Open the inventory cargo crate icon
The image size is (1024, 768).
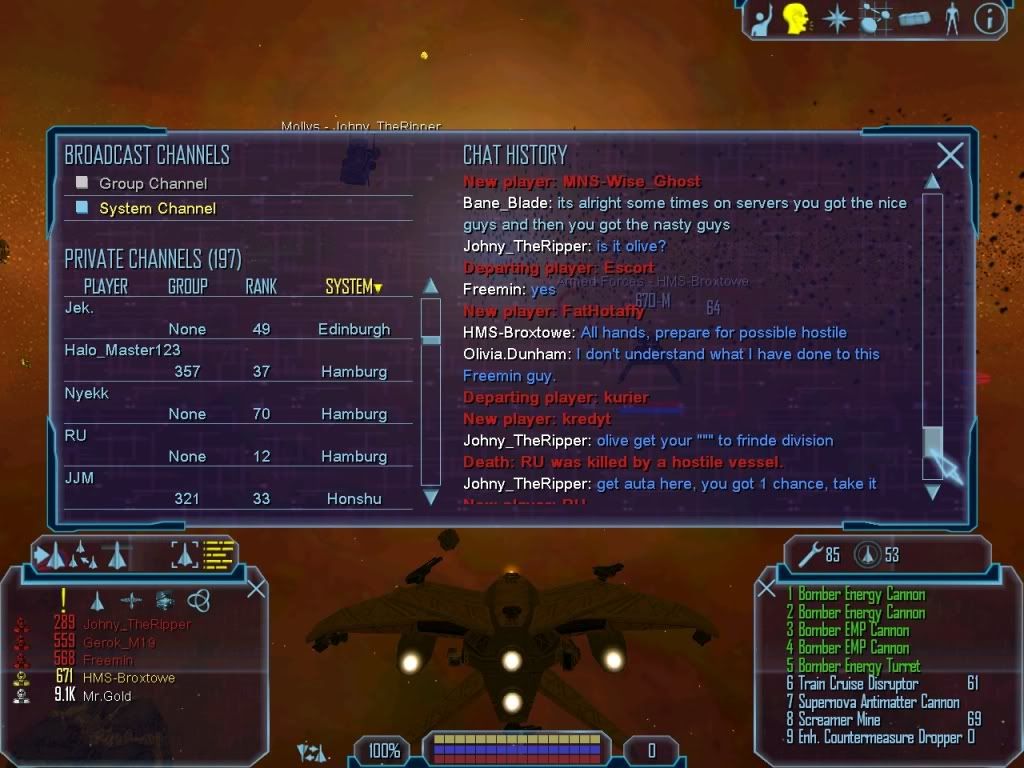pos(914,19)
